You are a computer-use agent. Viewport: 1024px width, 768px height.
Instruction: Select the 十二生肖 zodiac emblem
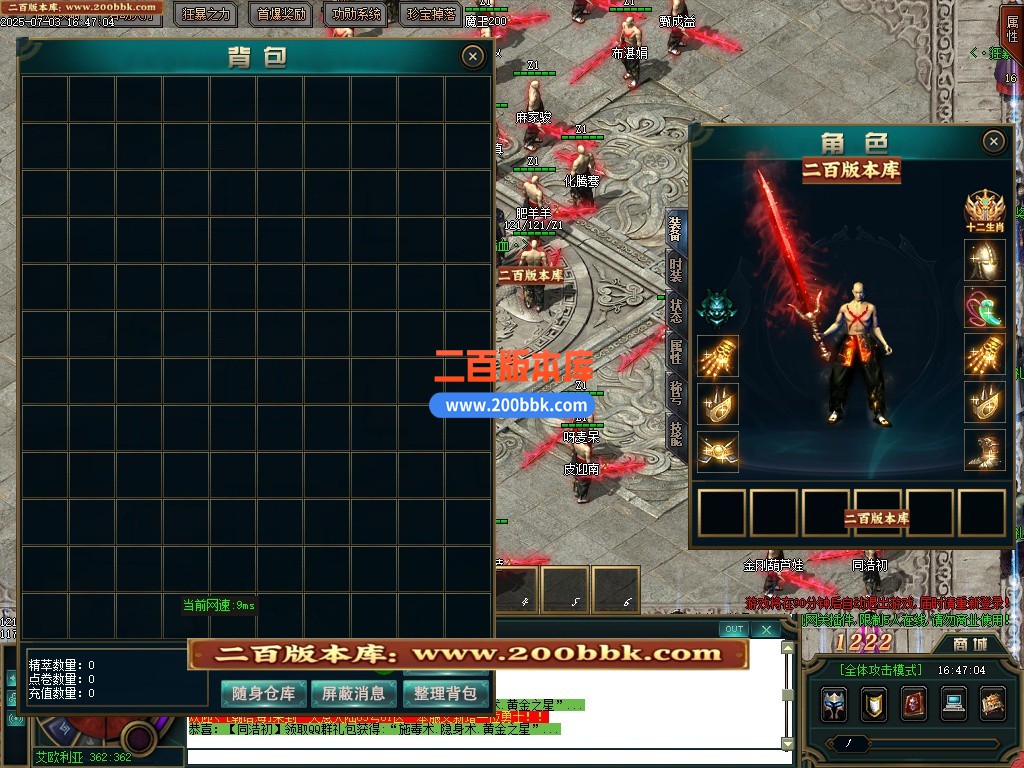tap(984, 211)
